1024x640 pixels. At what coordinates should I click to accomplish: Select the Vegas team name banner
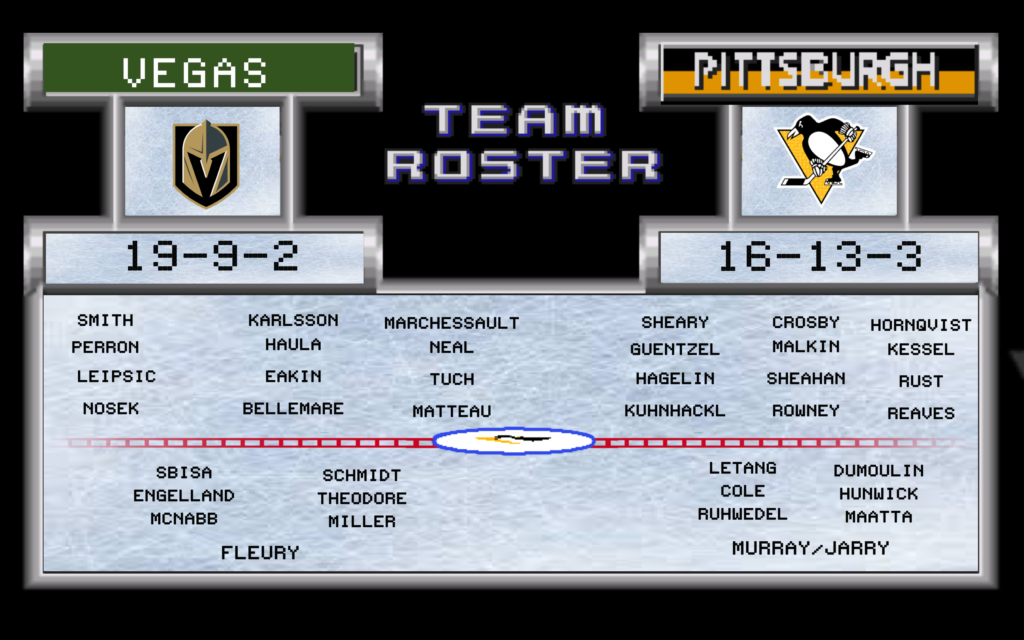pyautogui.click(x=199, y=70)
